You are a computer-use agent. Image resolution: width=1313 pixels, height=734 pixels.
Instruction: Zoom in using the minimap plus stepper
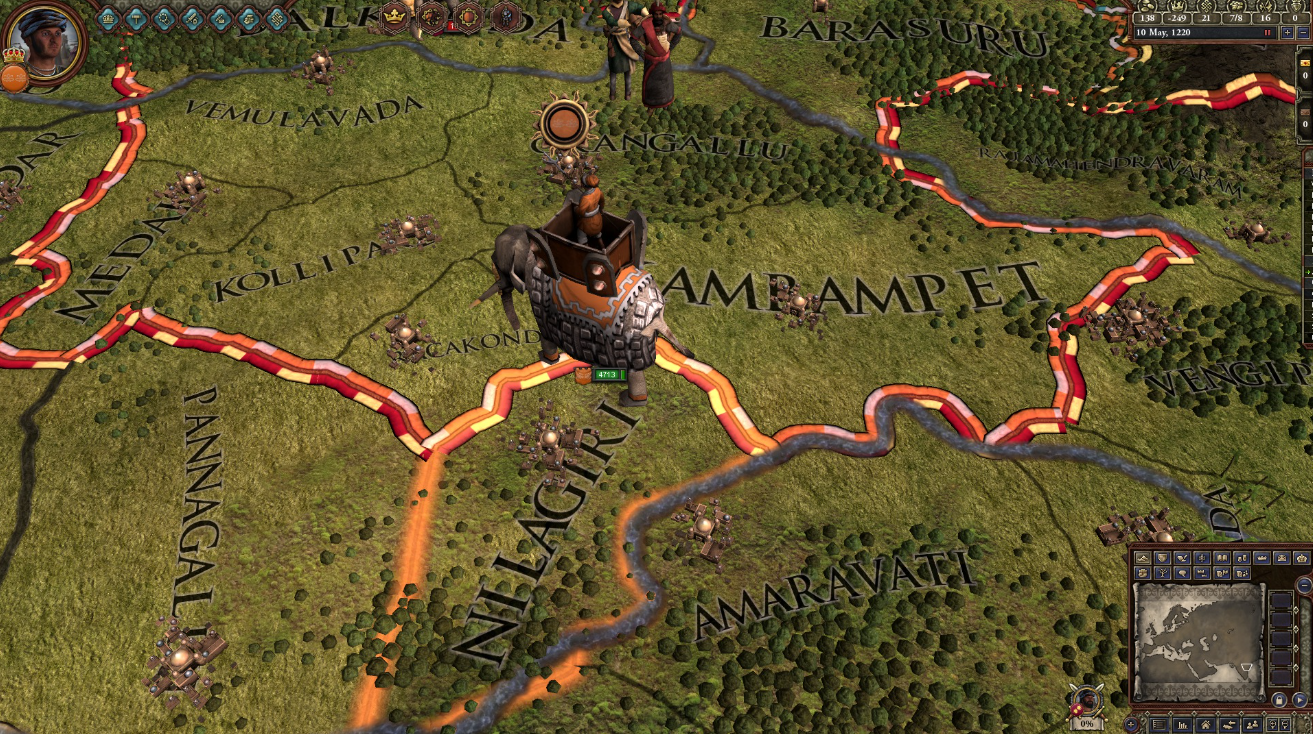(1131, 724)
